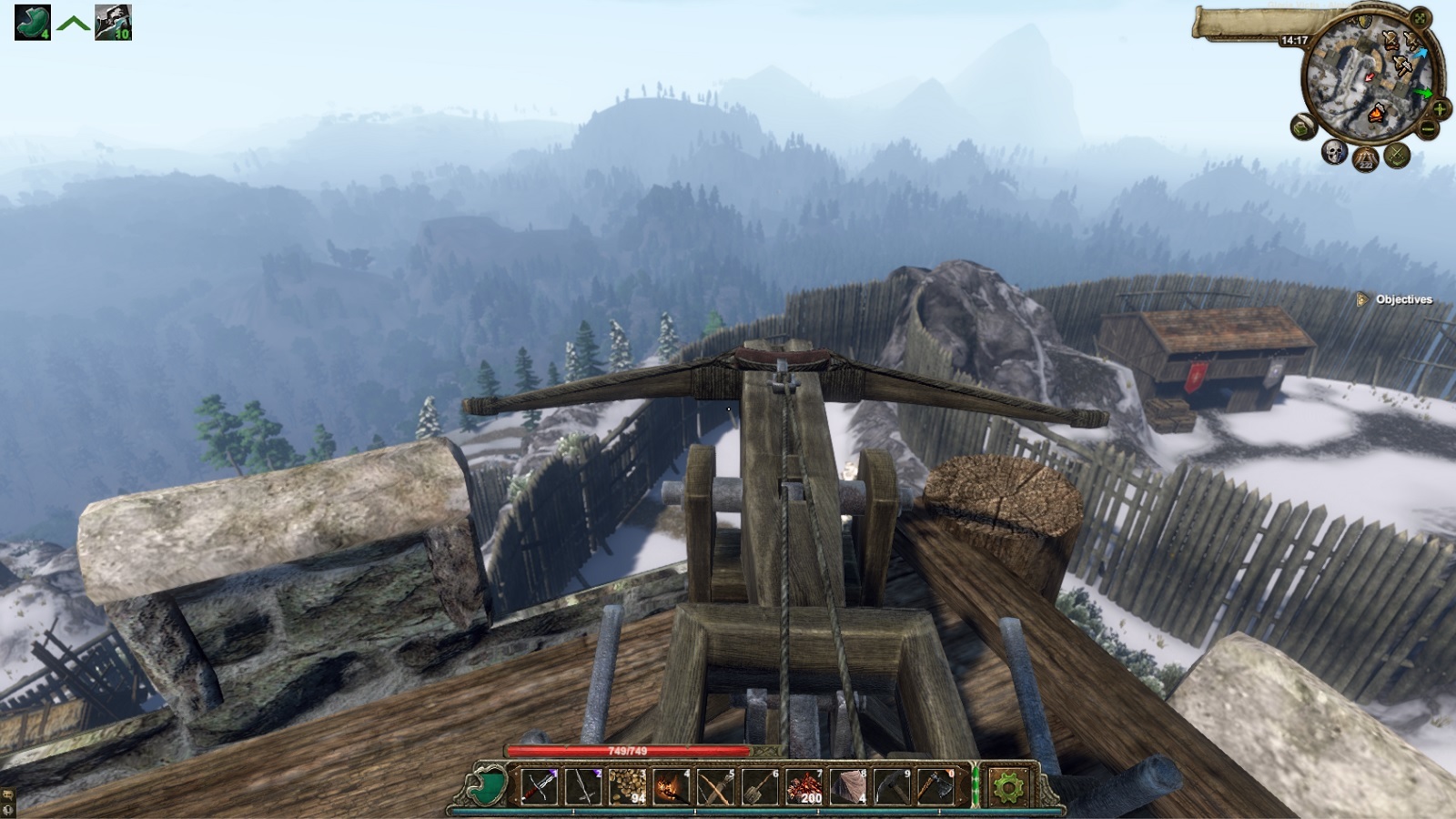Expand the minimap with the arrows button
This screenshot has width=1456, height=819.
(x=1421, y=18)
